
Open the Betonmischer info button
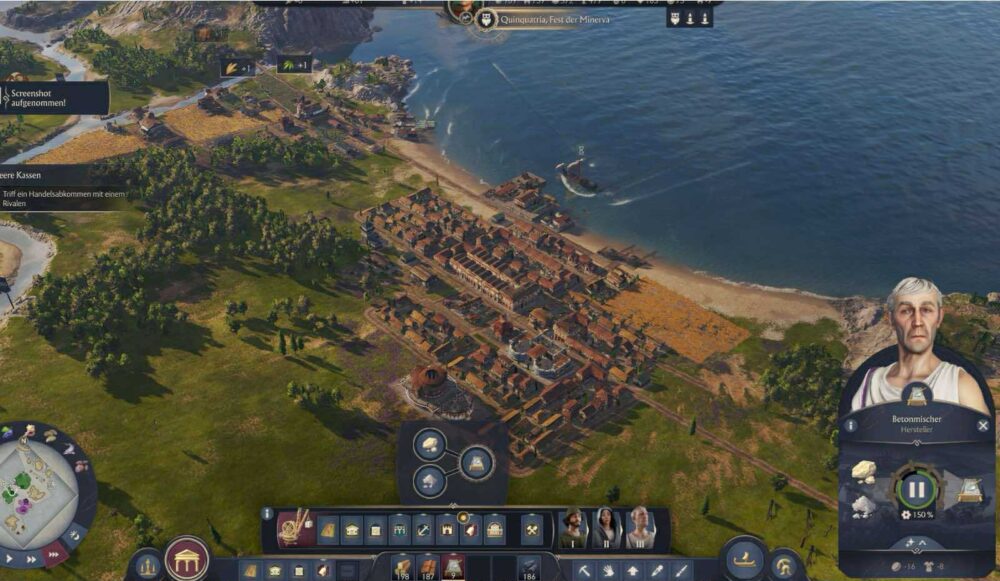(850, 425)
